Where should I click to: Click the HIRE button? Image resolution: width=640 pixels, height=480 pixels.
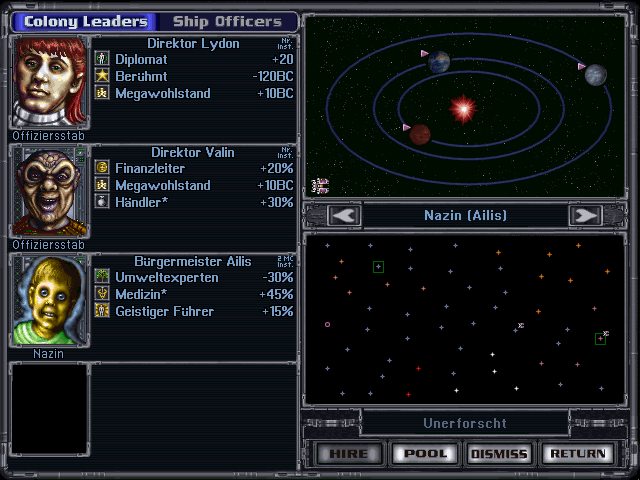(349, 454)
